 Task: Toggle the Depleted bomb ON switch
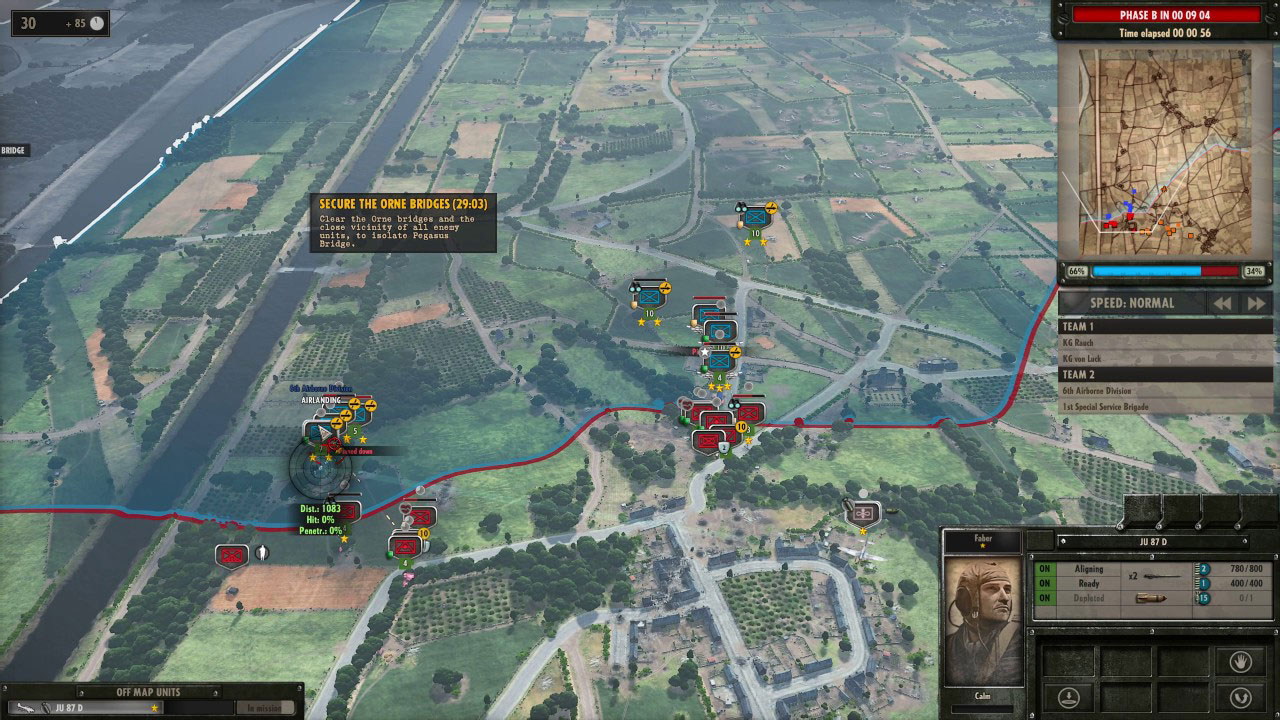tap(1044, 598)
